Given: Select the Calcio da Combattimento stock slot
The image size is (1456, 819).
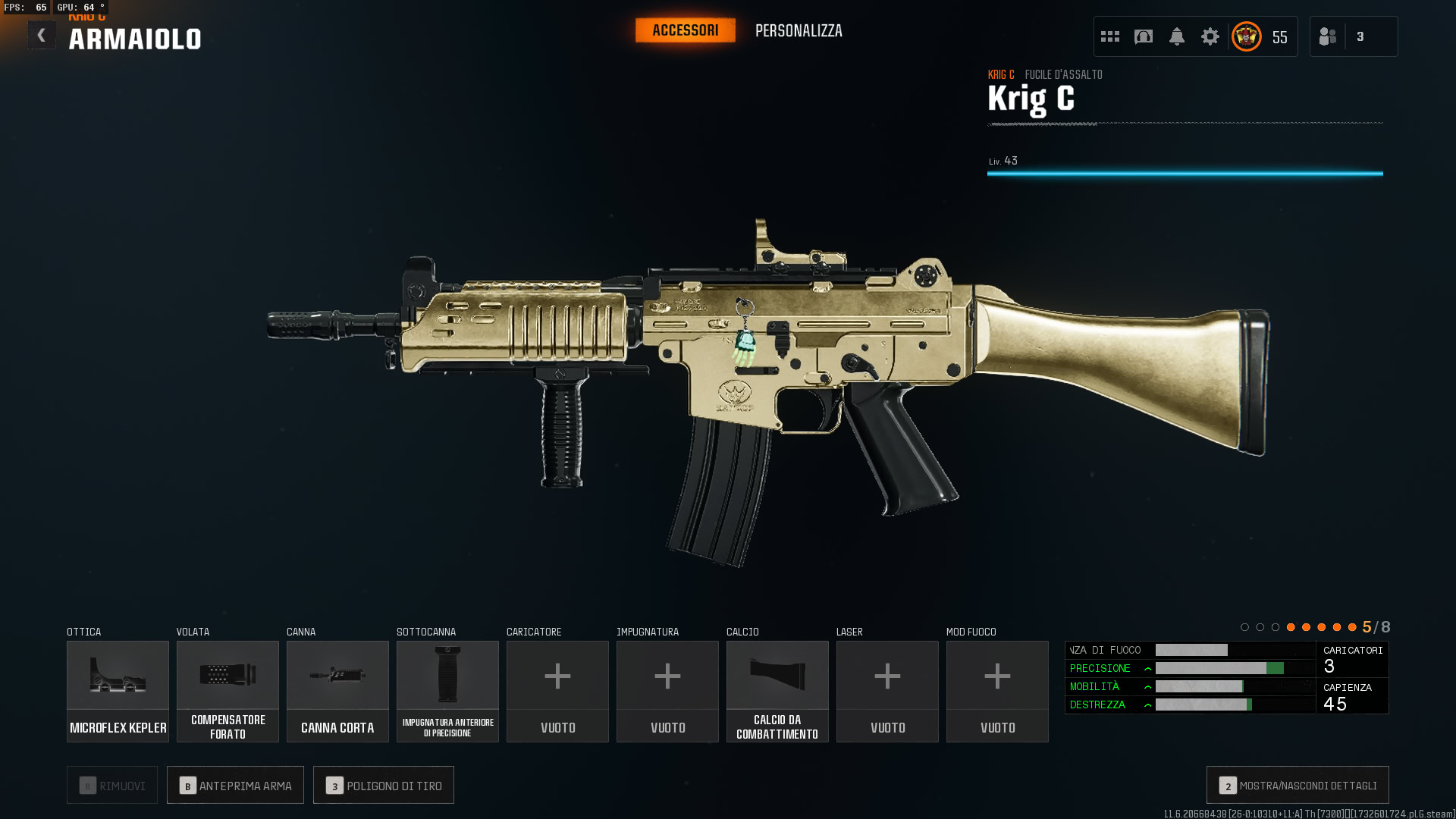Looking at the screenshot, I should click(x=777, y=691).
